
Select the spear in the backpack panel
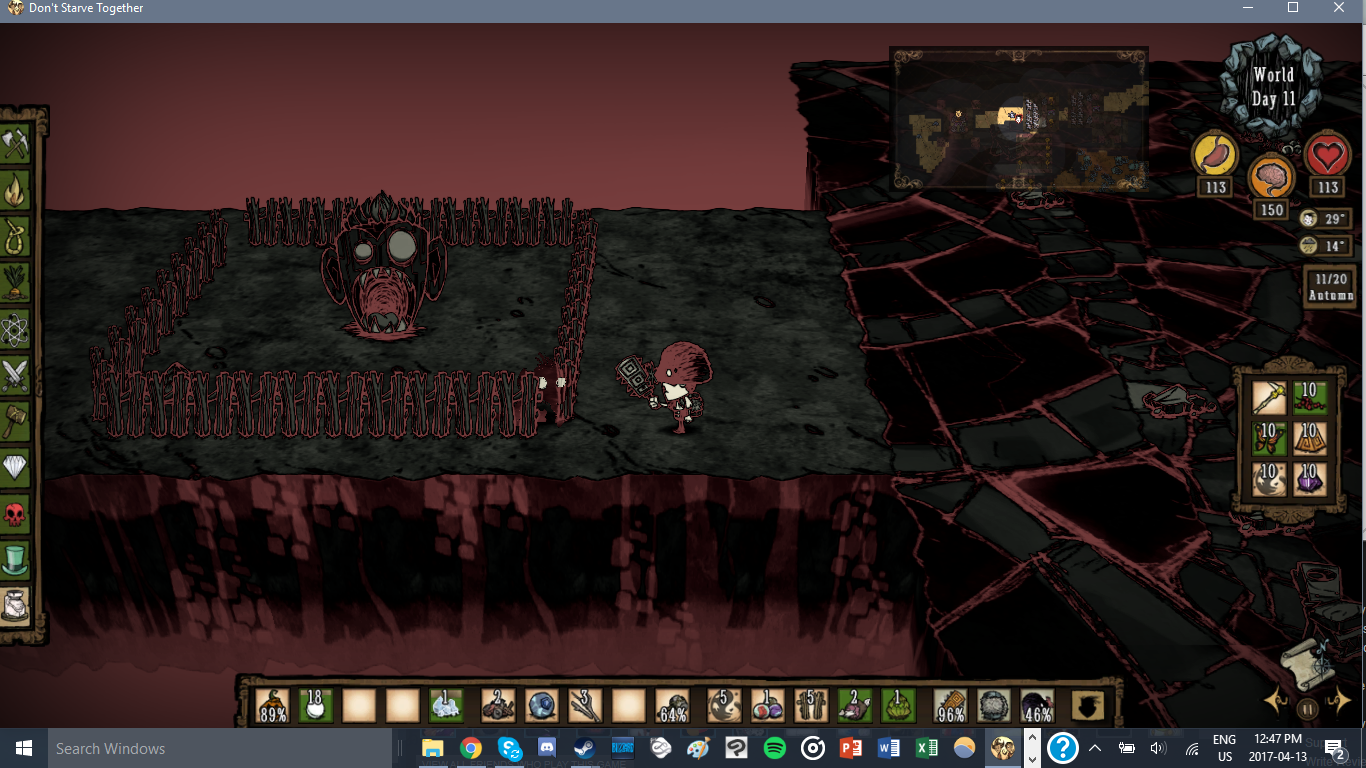click(1268, 397)
